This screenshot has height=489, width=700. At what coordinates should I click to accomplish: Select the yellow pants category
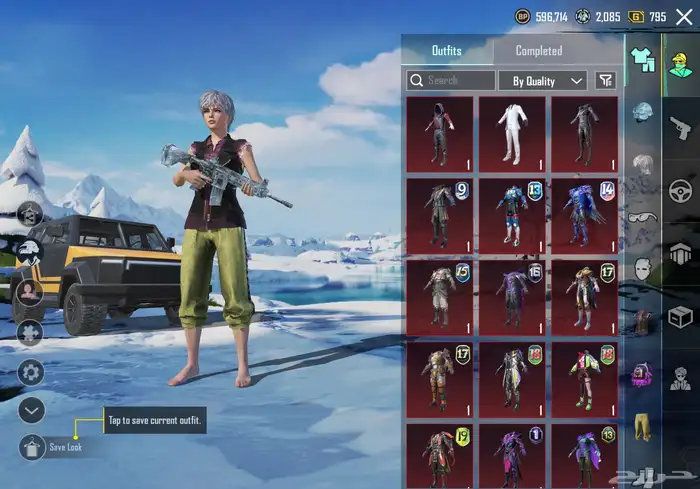642,425
